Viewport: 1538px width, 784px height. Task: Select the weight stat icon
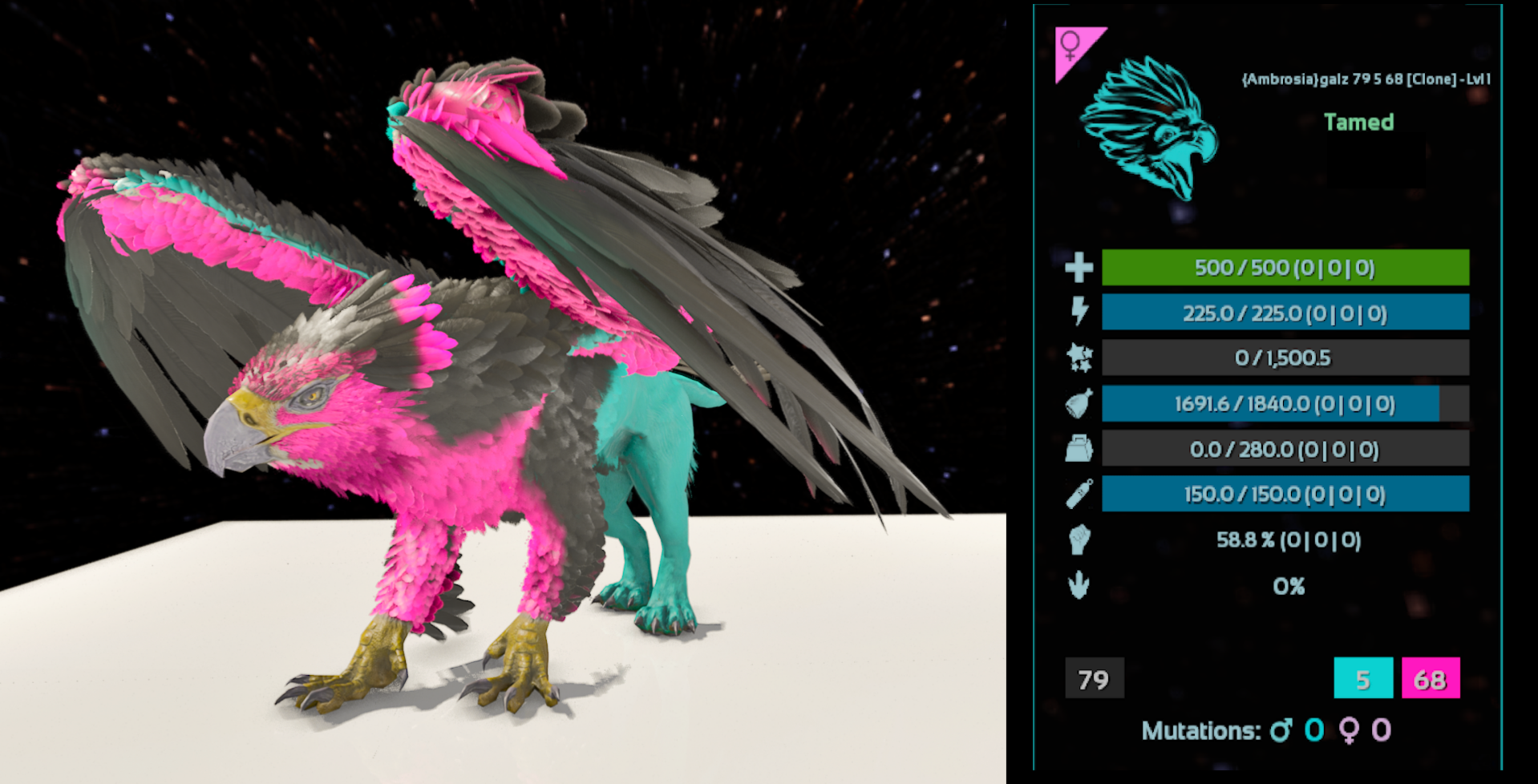(1079, 449)
